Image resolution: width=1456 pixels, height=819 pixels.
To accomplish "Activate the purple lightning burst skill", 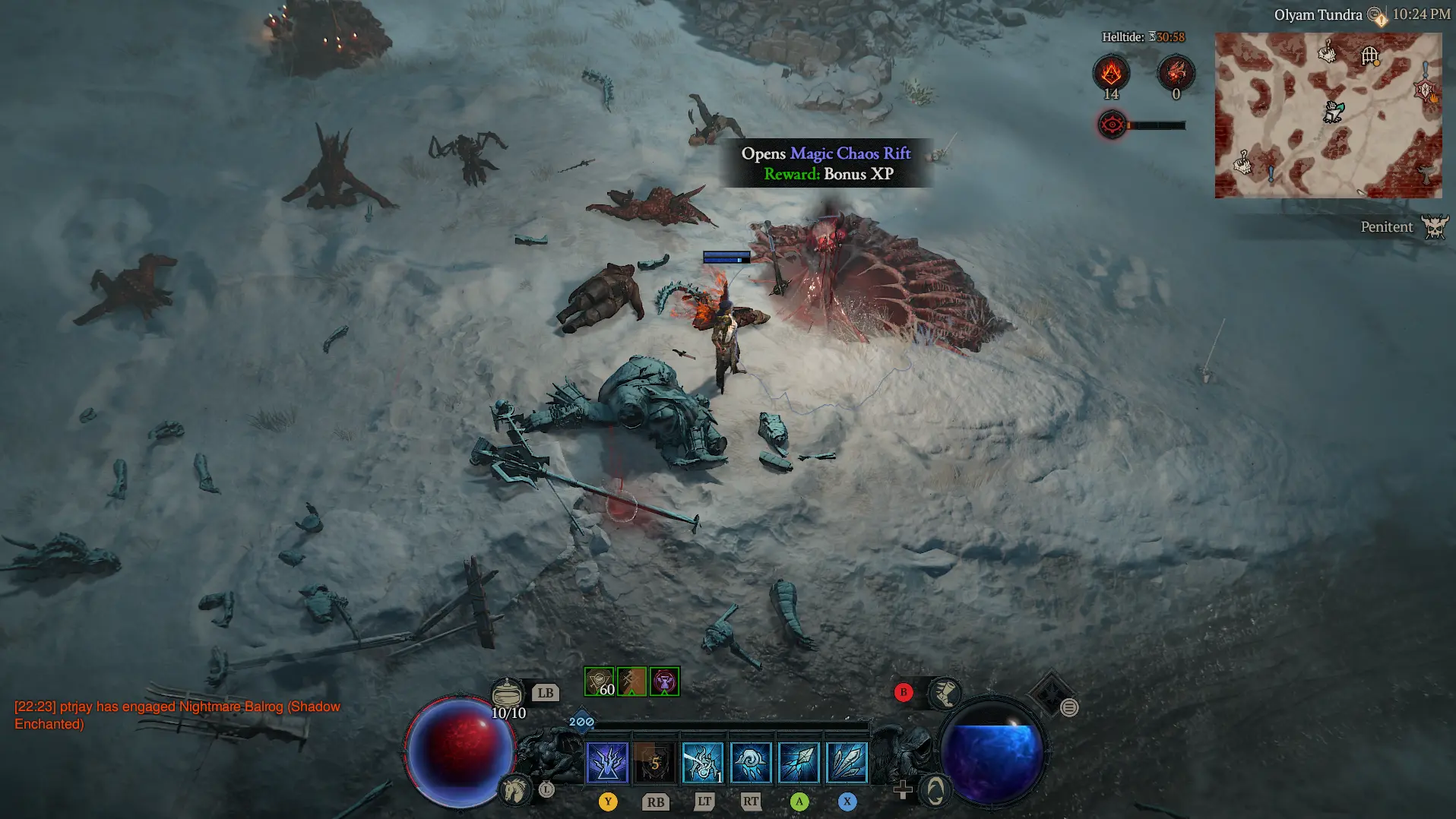I will pyautogui.click(x=607, y=763).
